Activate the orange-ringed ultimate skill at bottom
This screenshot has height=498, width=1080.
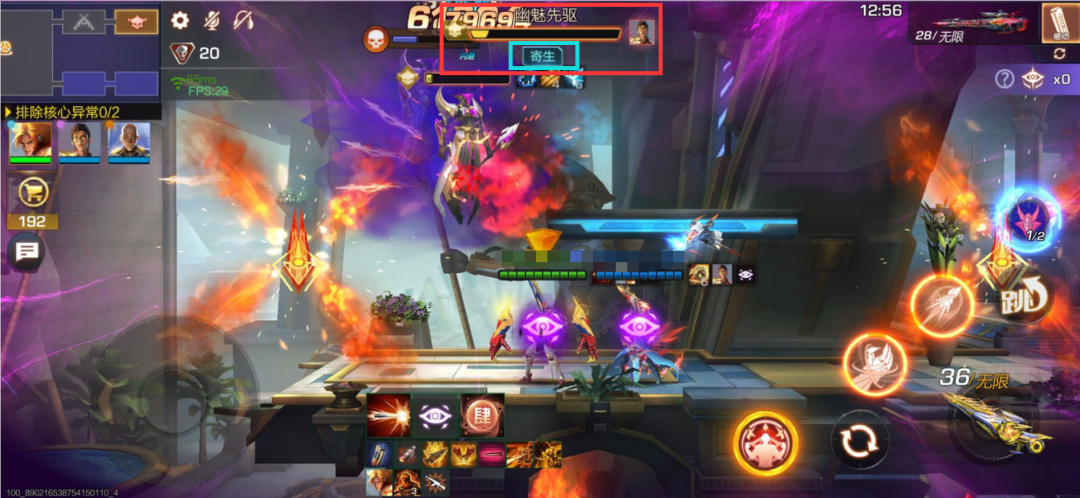click(766, 444)
